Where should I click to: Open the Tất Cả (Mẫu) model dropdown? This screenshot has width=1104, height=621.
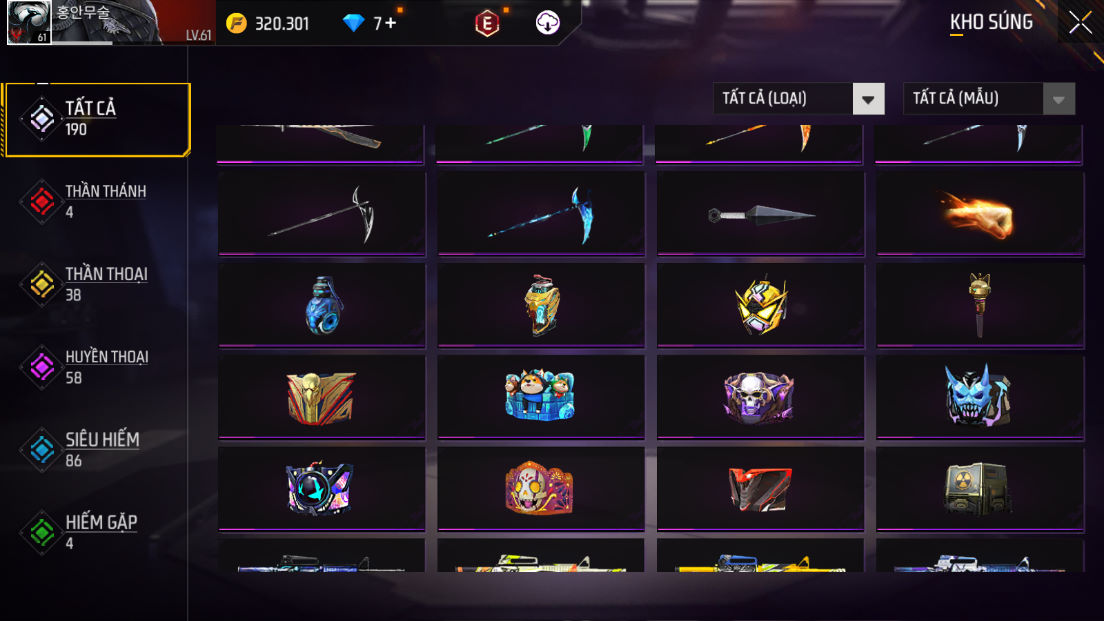click(x=988, y=98)
